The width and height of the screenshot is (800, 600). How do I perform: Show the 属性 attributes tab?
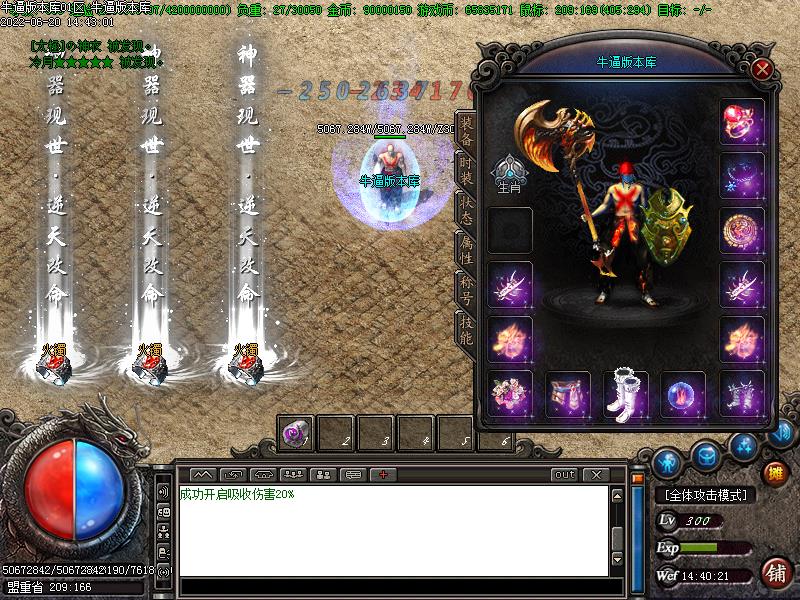coord(465,250)
